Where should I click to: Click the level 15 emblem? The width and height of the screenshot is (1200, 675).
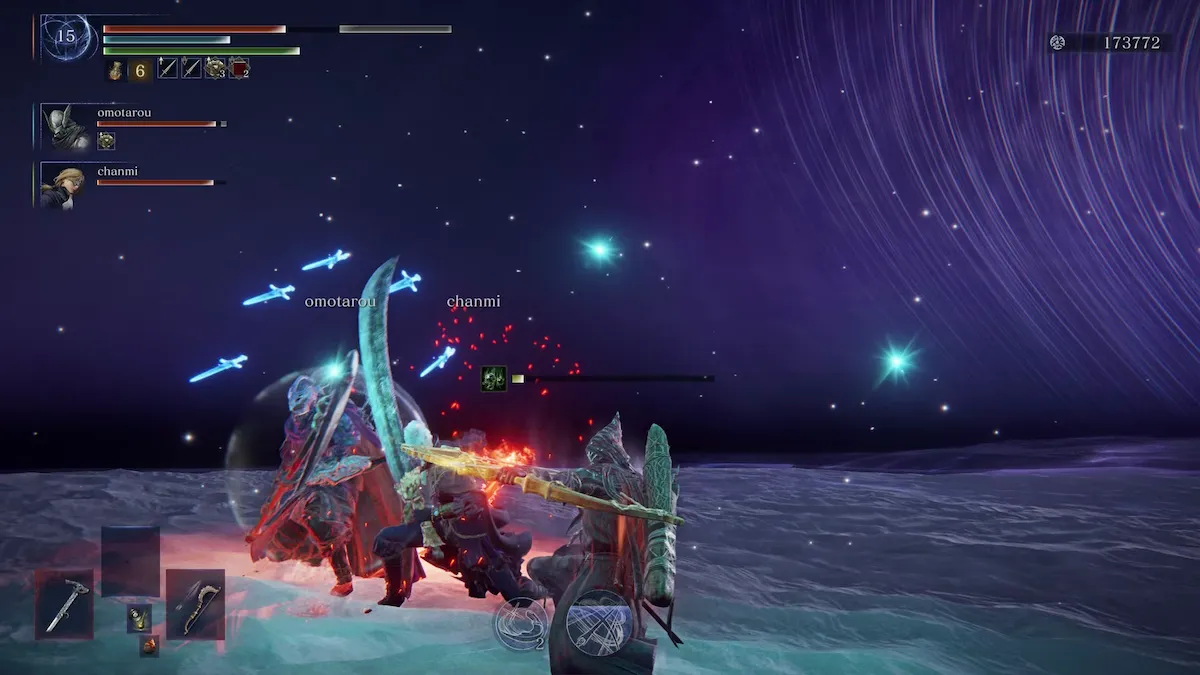[66, 37]
